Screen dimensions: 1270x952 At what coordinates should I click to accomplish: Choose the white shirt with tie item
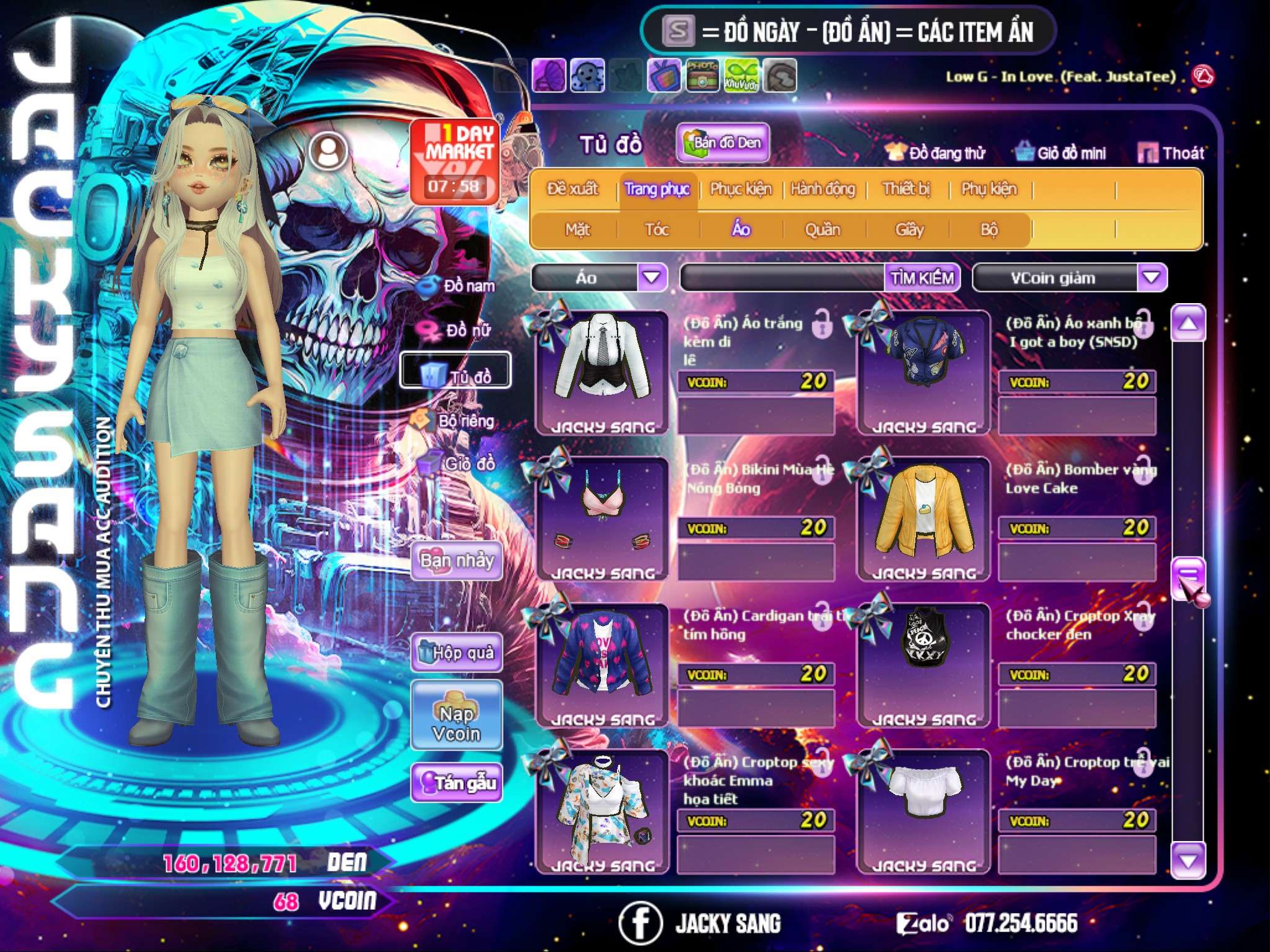point(602,372)
